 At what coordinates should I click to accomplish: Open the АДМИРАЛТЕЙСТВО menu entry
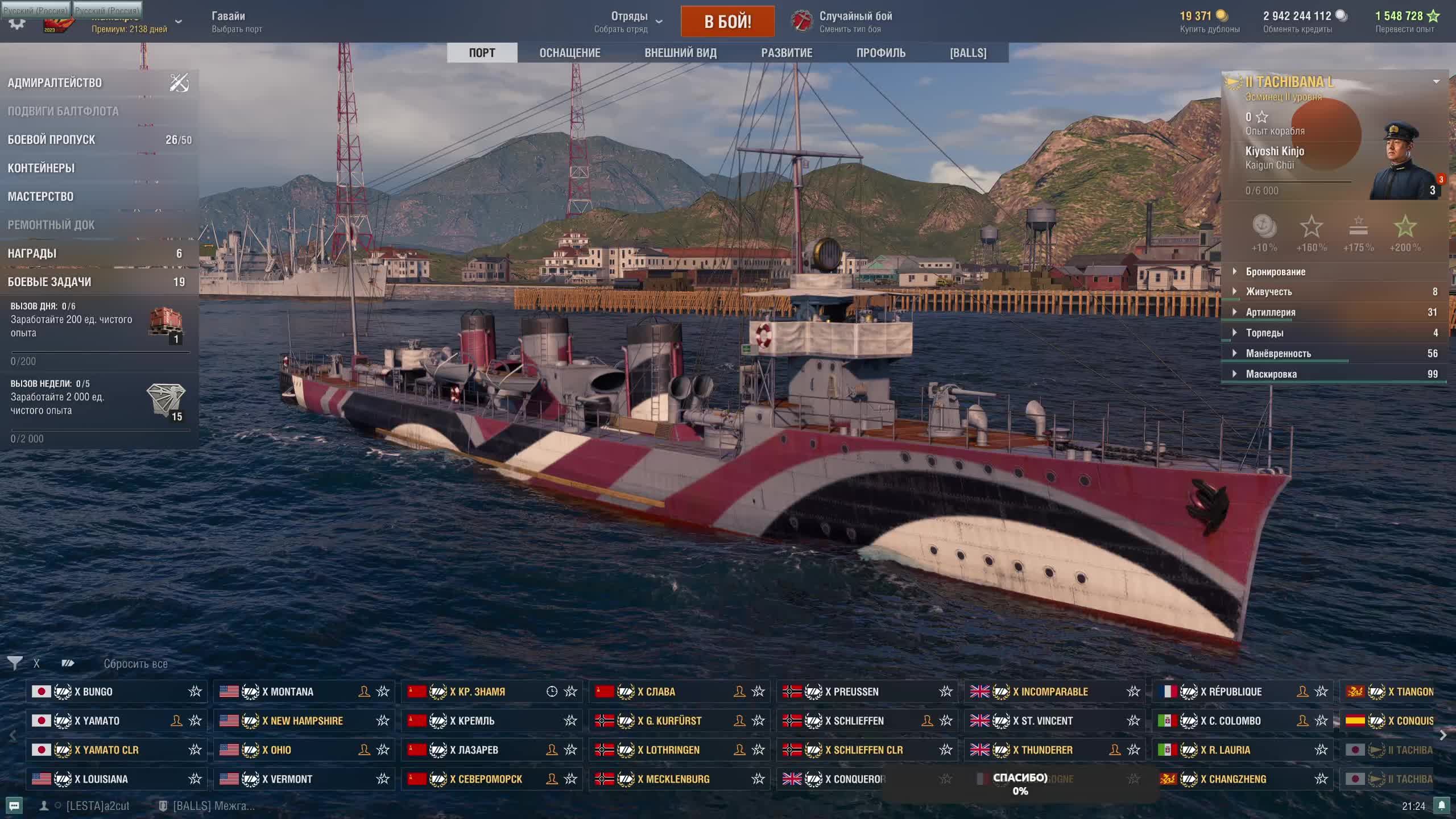tap(55, 83)
